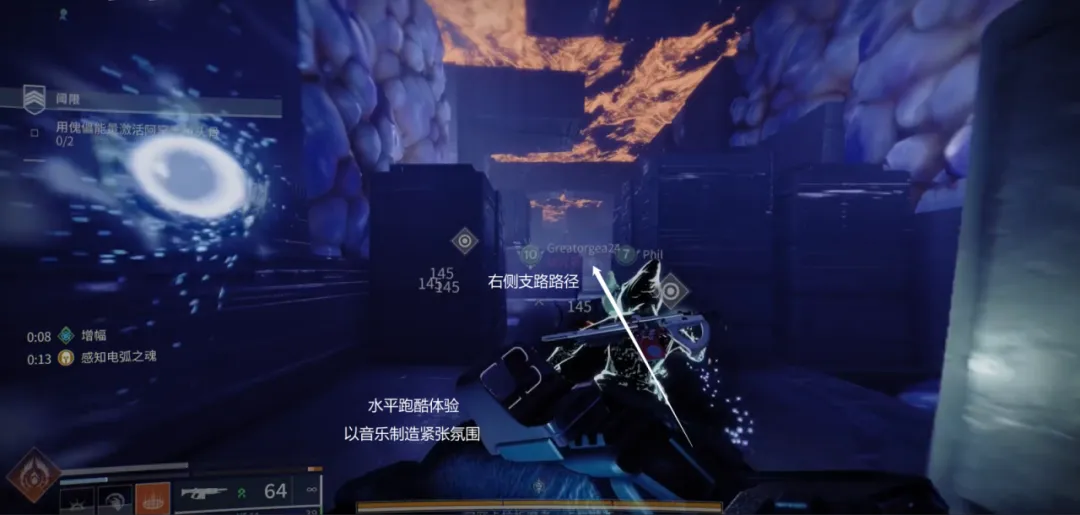This screenshot has width=1080, height=515.
Task: Click the 感知电弧之魂 buff icon
Action: tap(66, 357)
